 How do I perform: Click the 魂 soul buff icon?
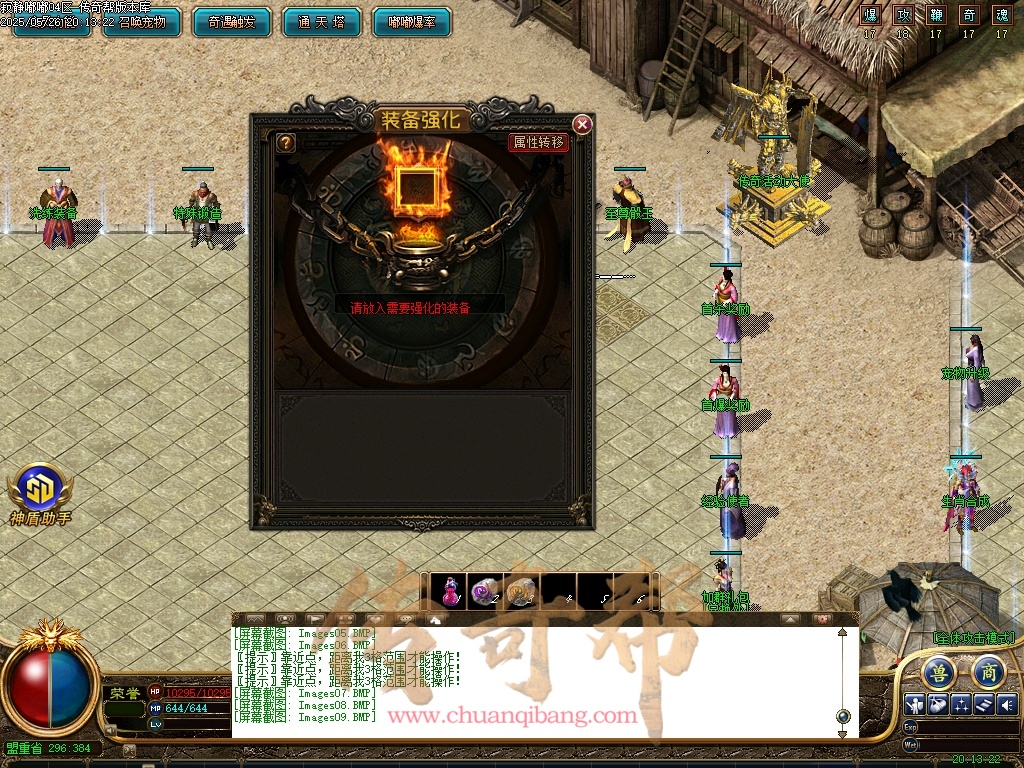[1001, 15]
